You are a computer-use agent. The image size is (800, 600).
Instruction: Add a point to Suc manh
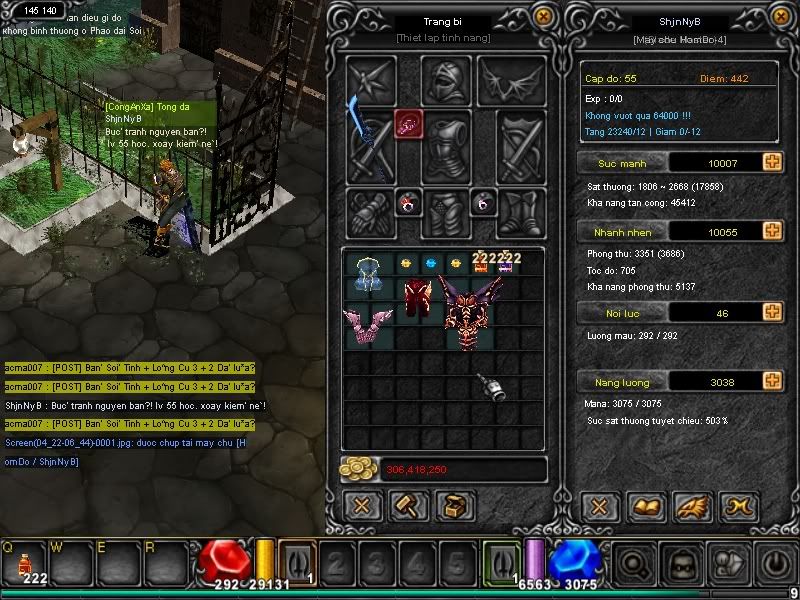click(x=772, y=162)
